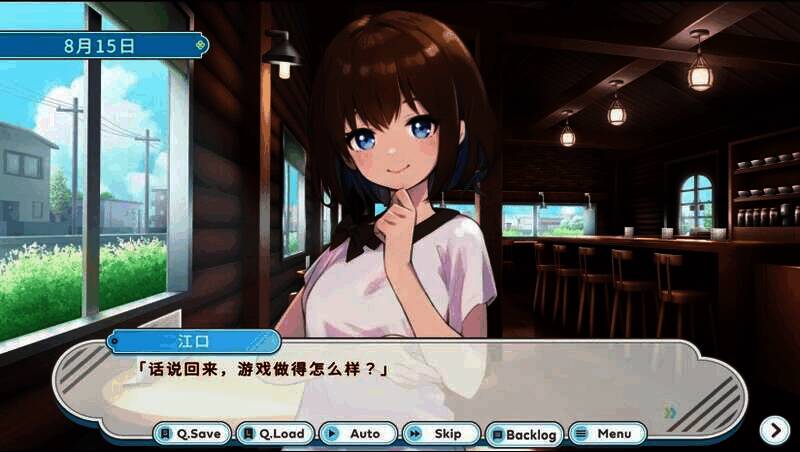Open quick load with Q.Load
Viewport: 800px width, 452px height.
275,434
